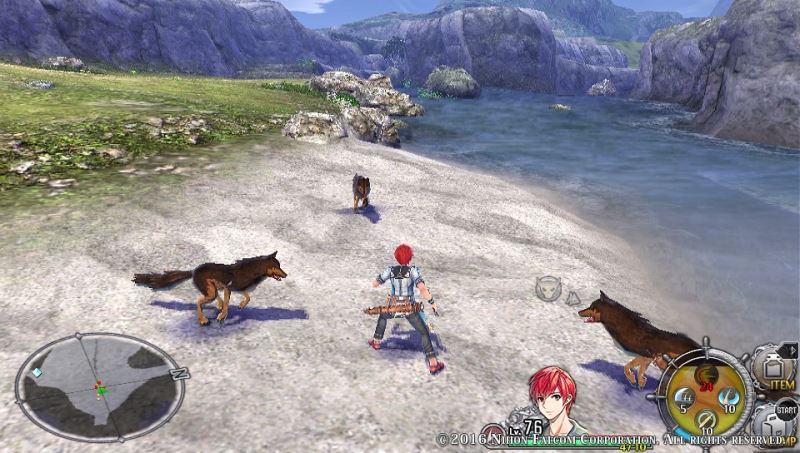Expand the arrow tab above ITEM

788,350
